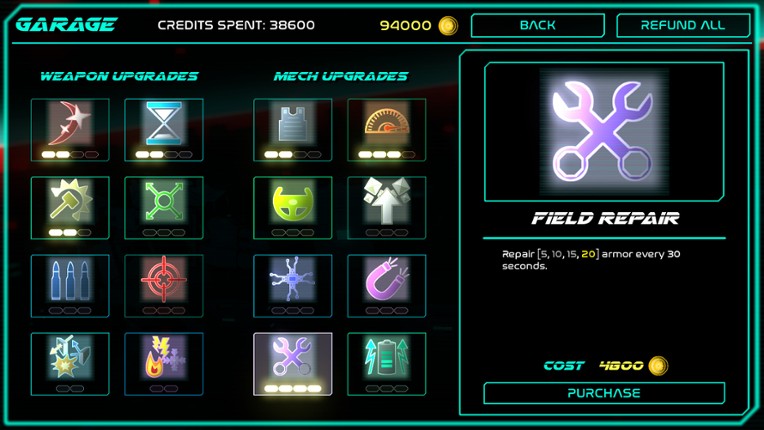This screenshot has width=764, height=430.
Task: Select the red crescent blade weapon upgrade
Action: 70,128
